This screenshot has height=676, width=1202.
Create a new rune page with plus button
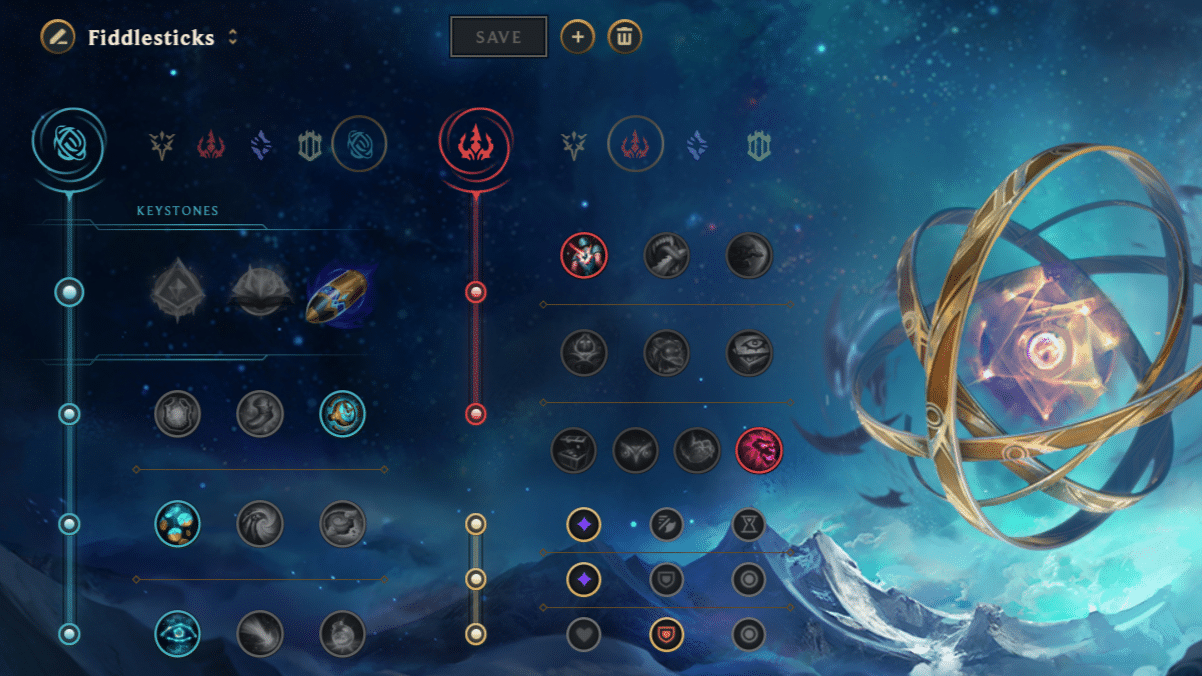coord(577,37)
